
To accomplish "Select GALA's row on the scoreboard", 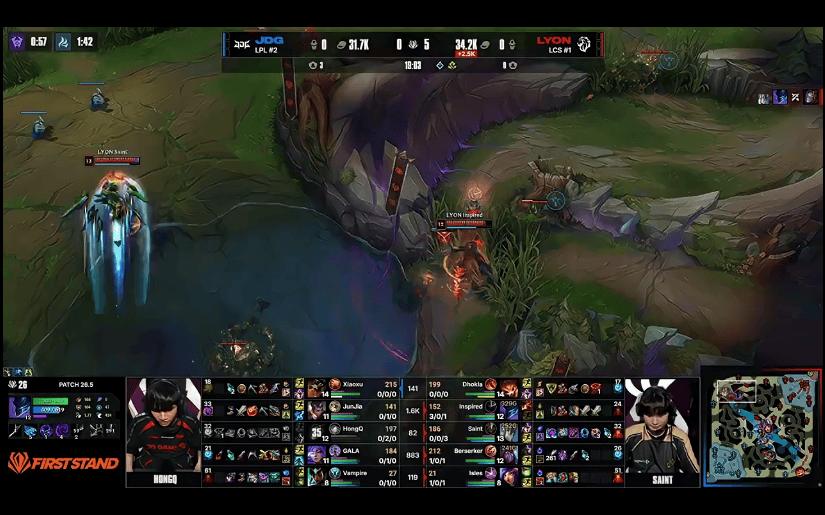I will 352,454.
